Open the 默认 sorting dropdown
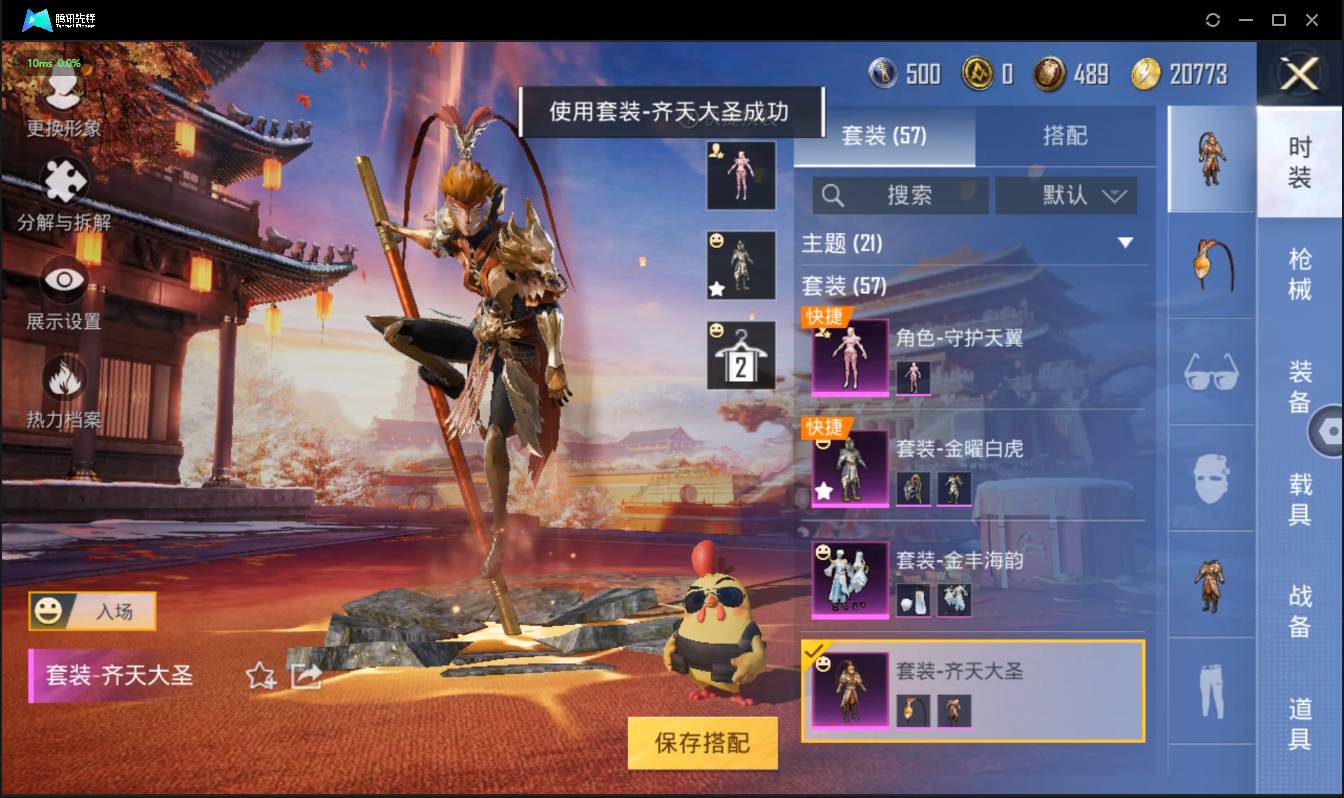 pyautogui.click(x=1066, y=195)
